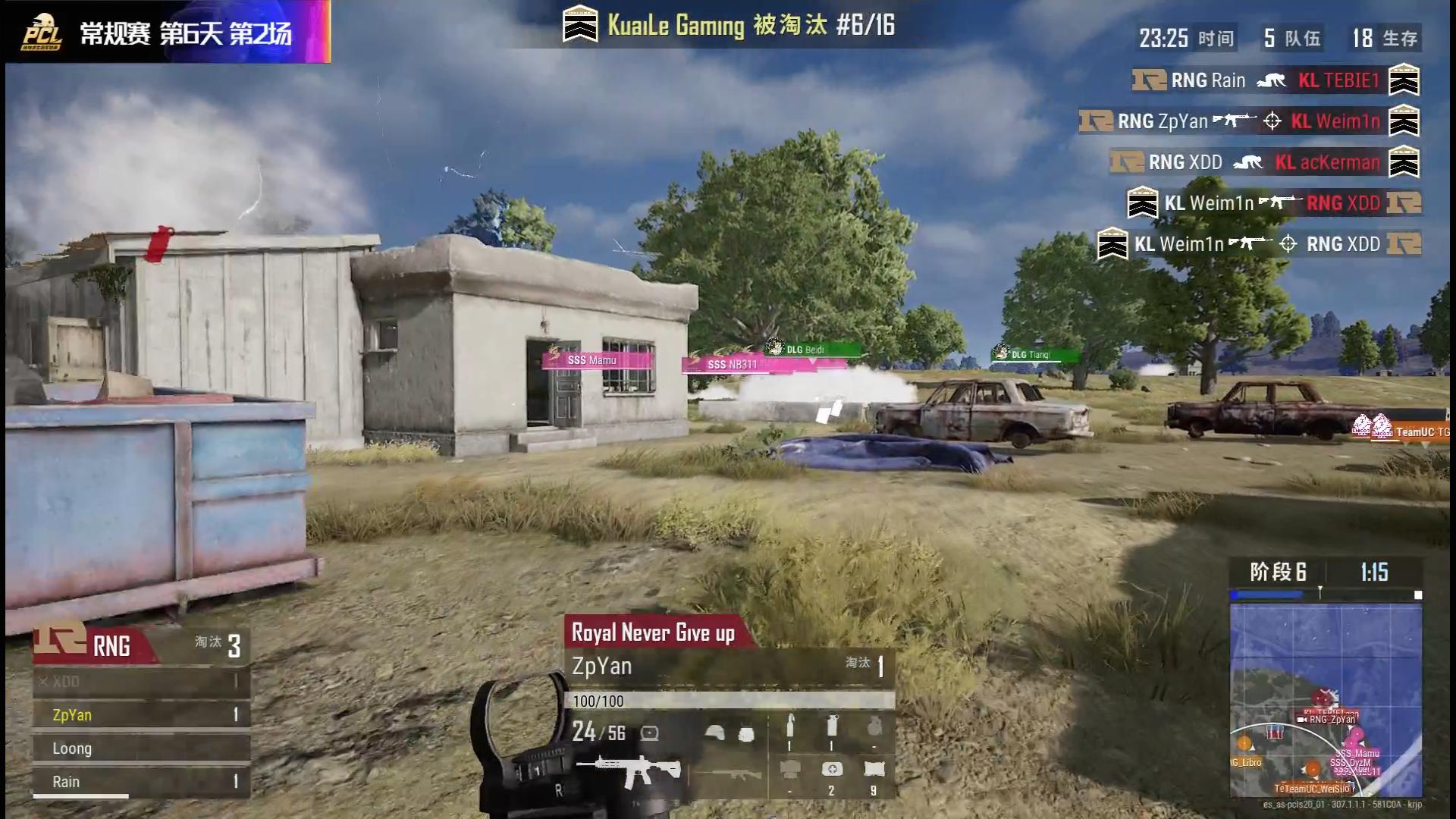Click the first aid kit icon
This screenshot has height=819, width=1456.
pyautogui.click(x=831, y=770)
